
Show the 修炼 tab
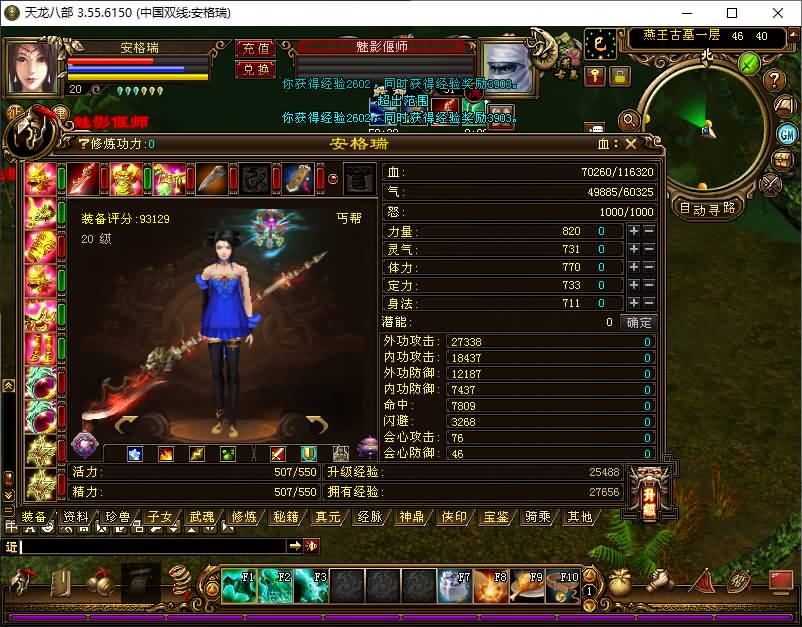(x=244, y=517)
